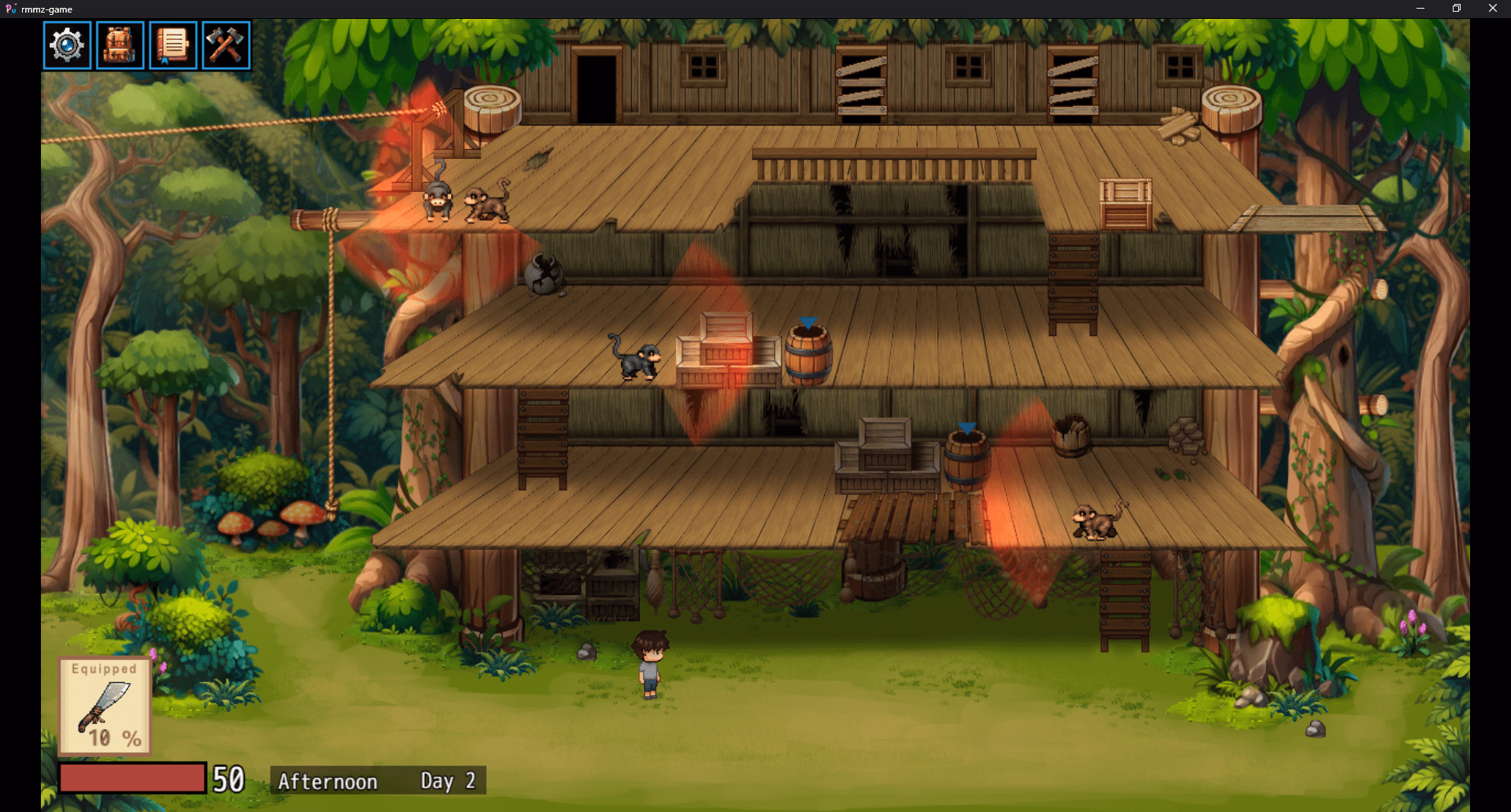1511x812 pixels.
Task: Click the Equipped weapon indicator
Action: [x=105, y=668]
